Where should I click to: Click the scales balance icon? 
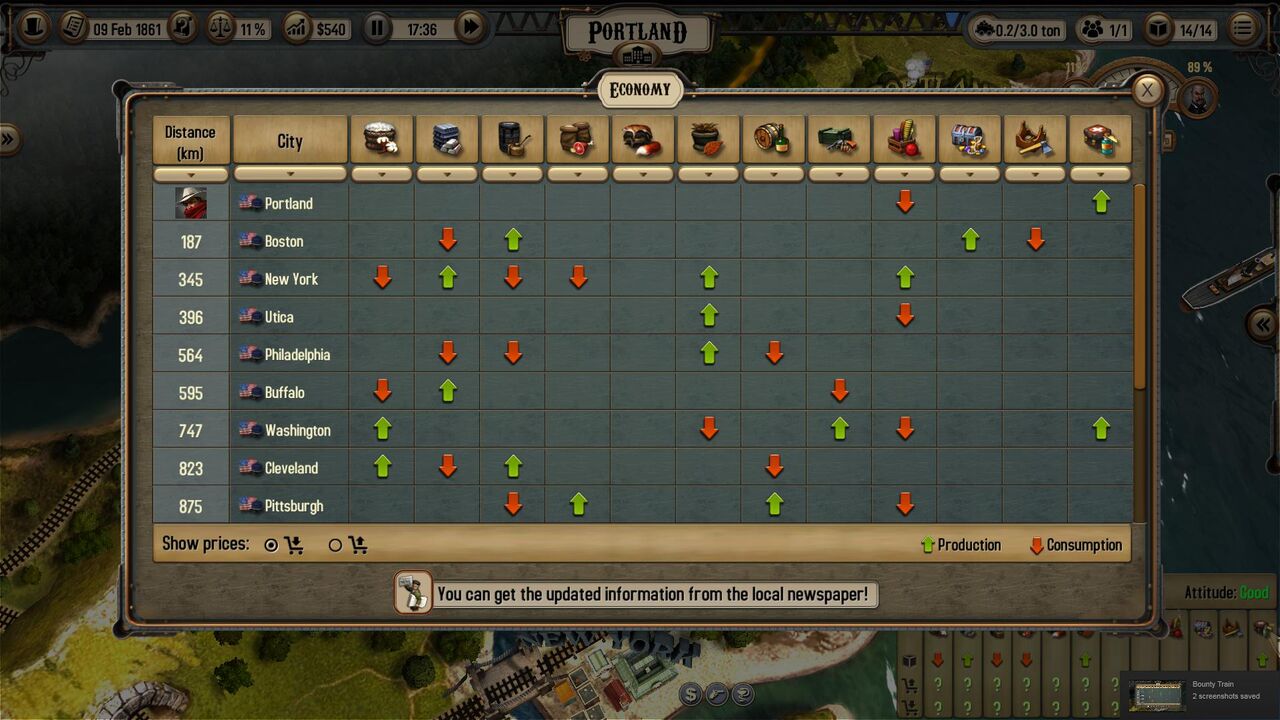220,28
